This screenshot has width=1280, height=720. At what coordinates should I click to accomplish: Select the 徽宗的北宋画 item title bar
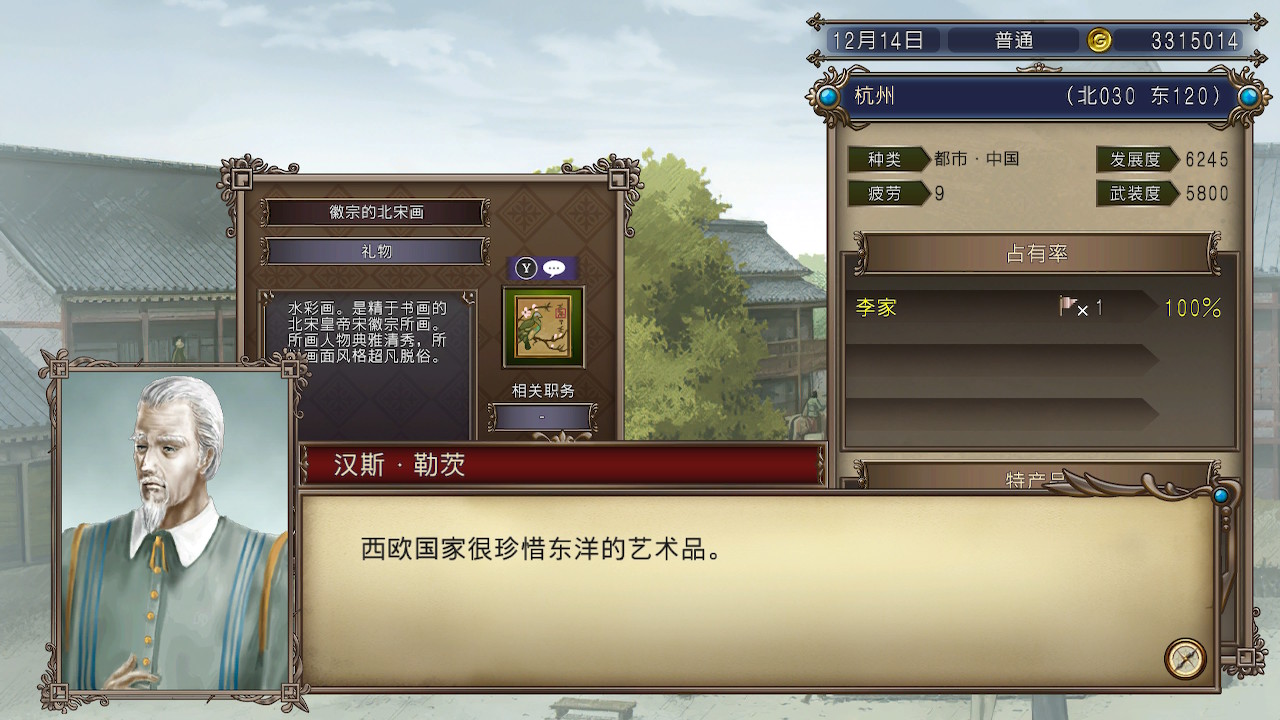374,212
